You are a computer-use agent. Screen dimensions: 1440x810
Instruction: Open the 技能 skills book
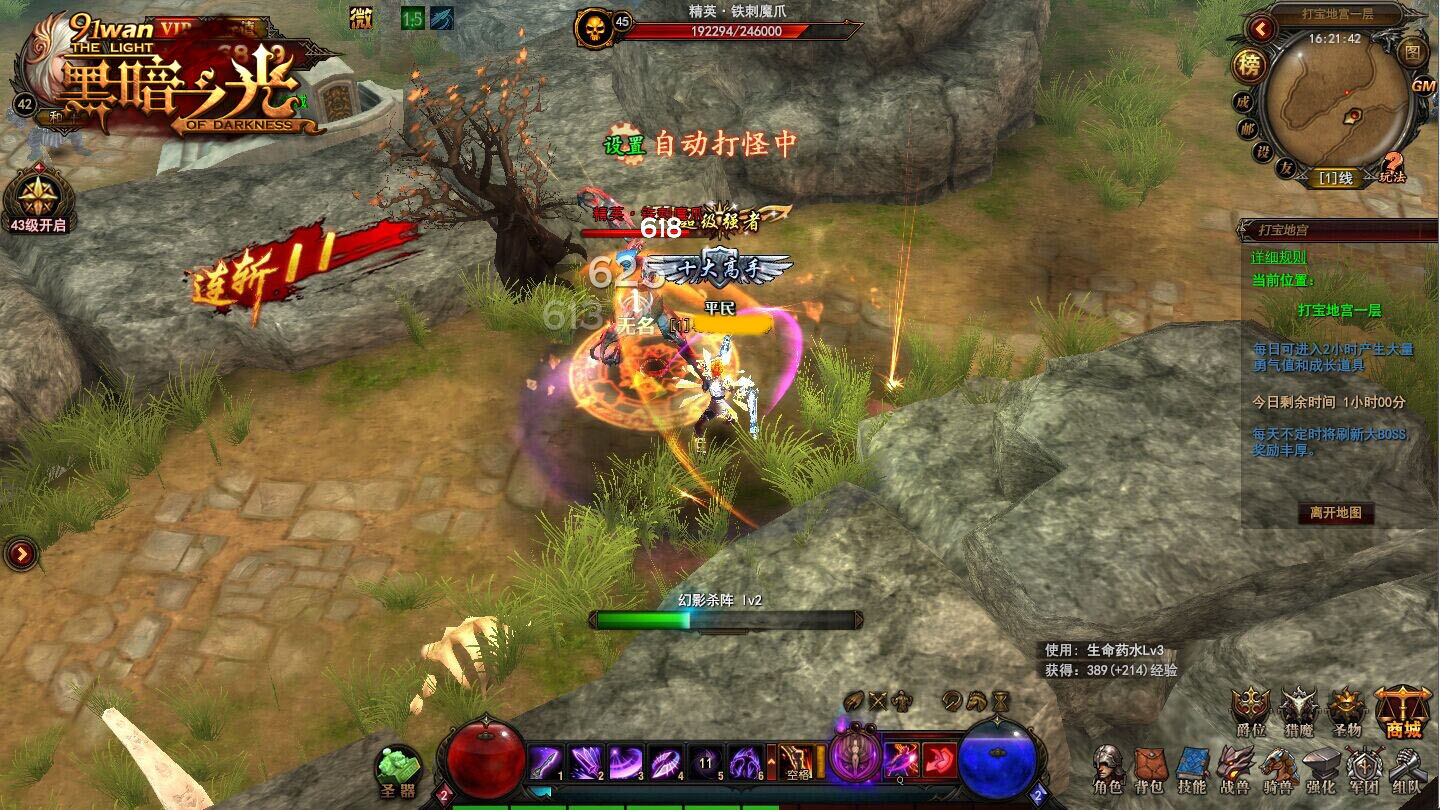coord(1192,767)
